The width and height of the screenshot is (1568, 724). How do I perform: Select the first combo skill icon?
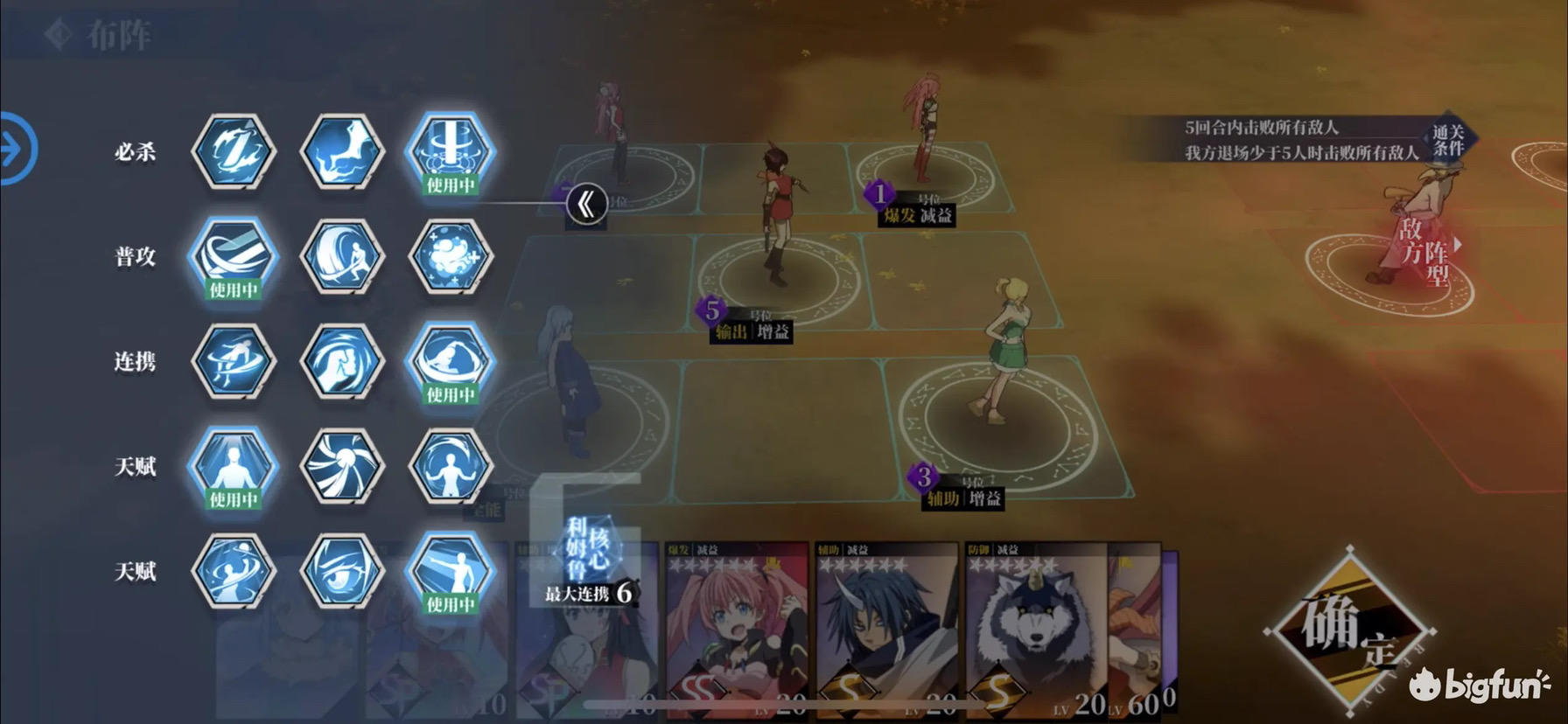pos(233,362)
